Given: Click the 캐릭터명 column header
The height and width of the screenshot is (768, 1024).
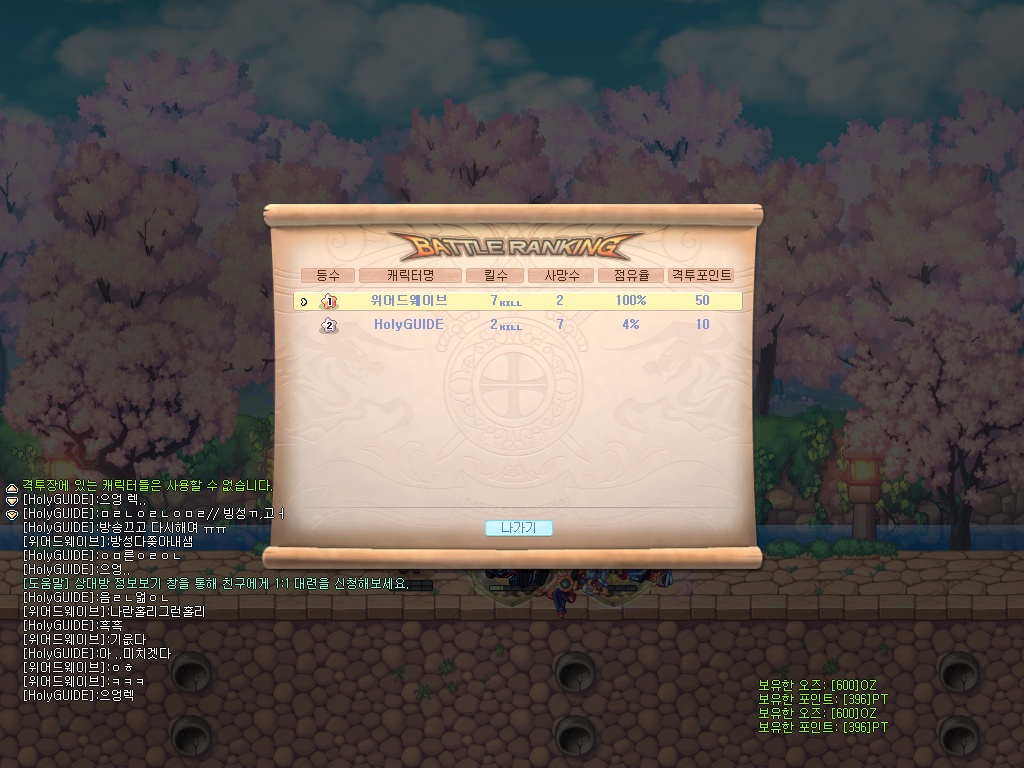Looking at the screenshot, I should coord(410,275).
